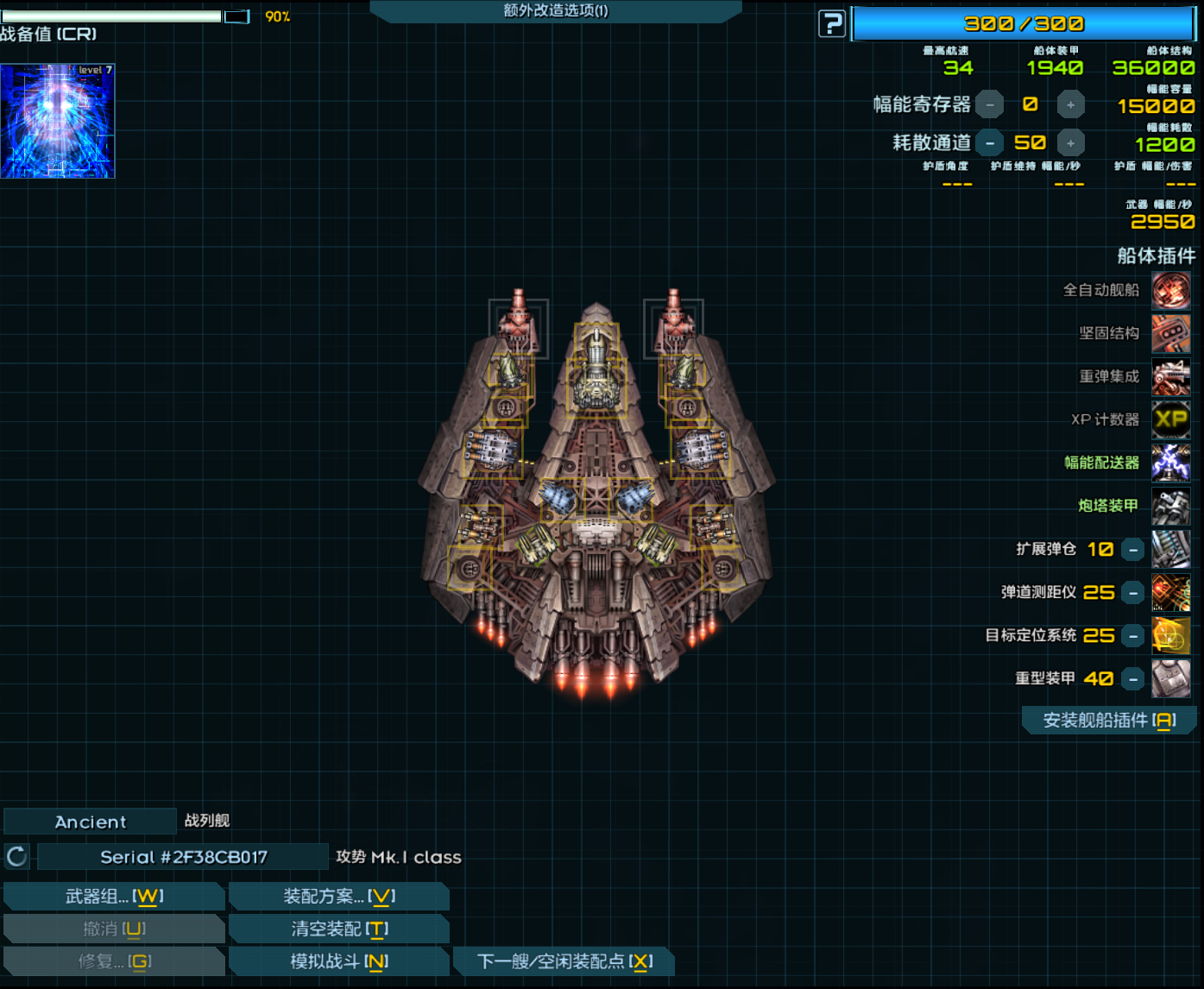Remove the 扩展弹仓 hullmod

[1133, 550]
